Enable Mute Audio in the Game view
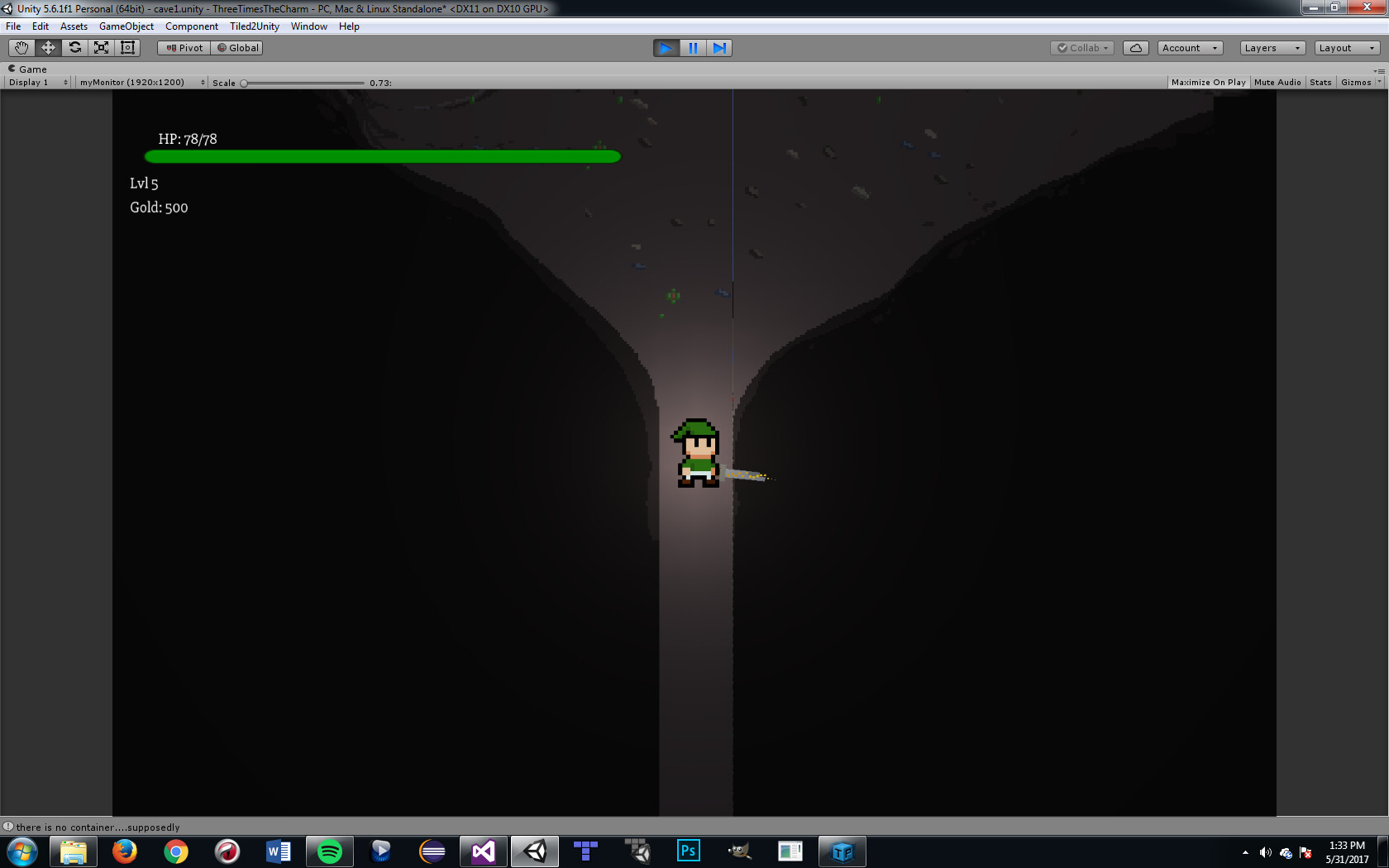This screenshot has width=1389, height=868. (x=1277, y=82)
